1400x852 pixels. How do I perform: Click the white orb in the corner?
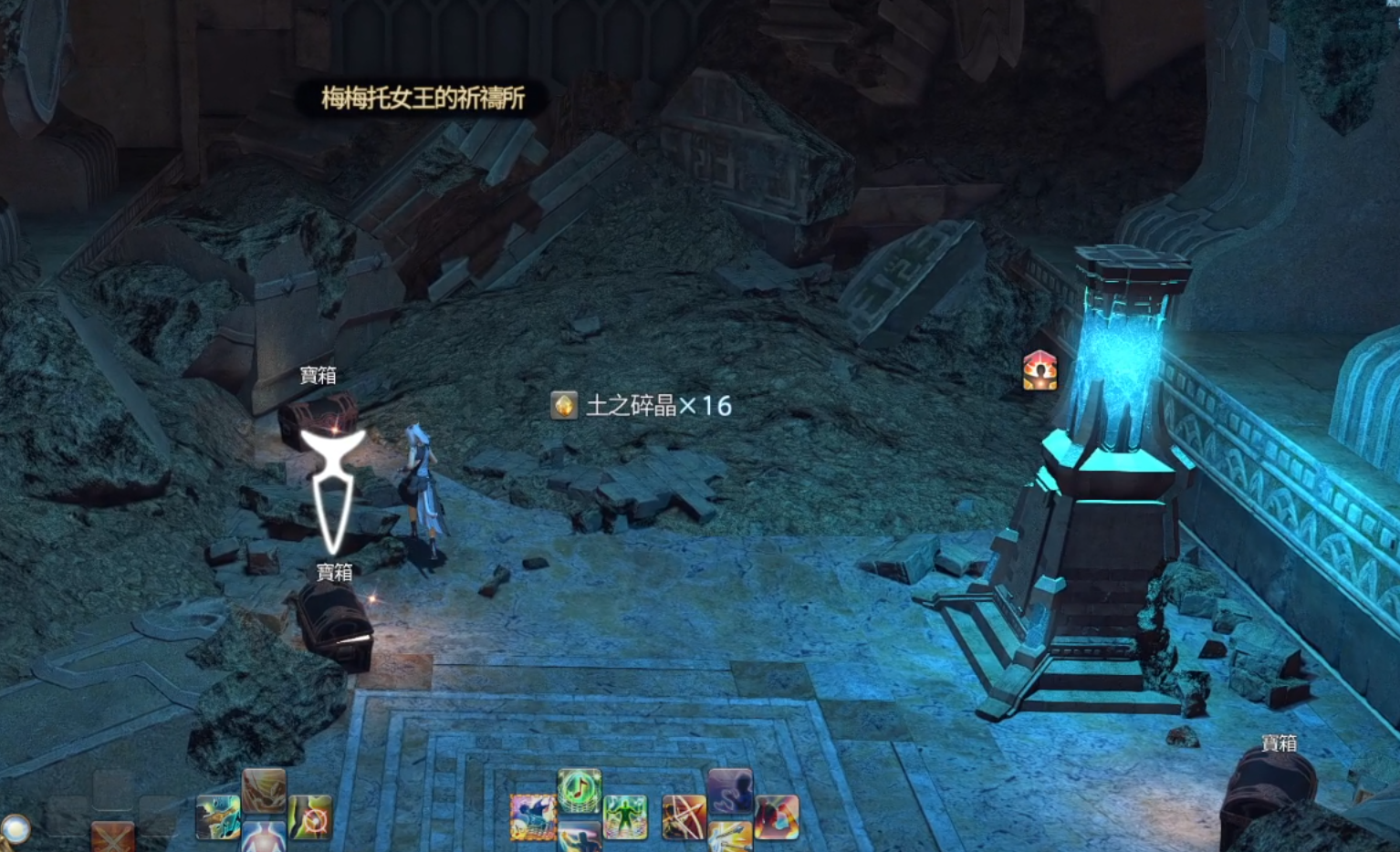coord(16,828)
